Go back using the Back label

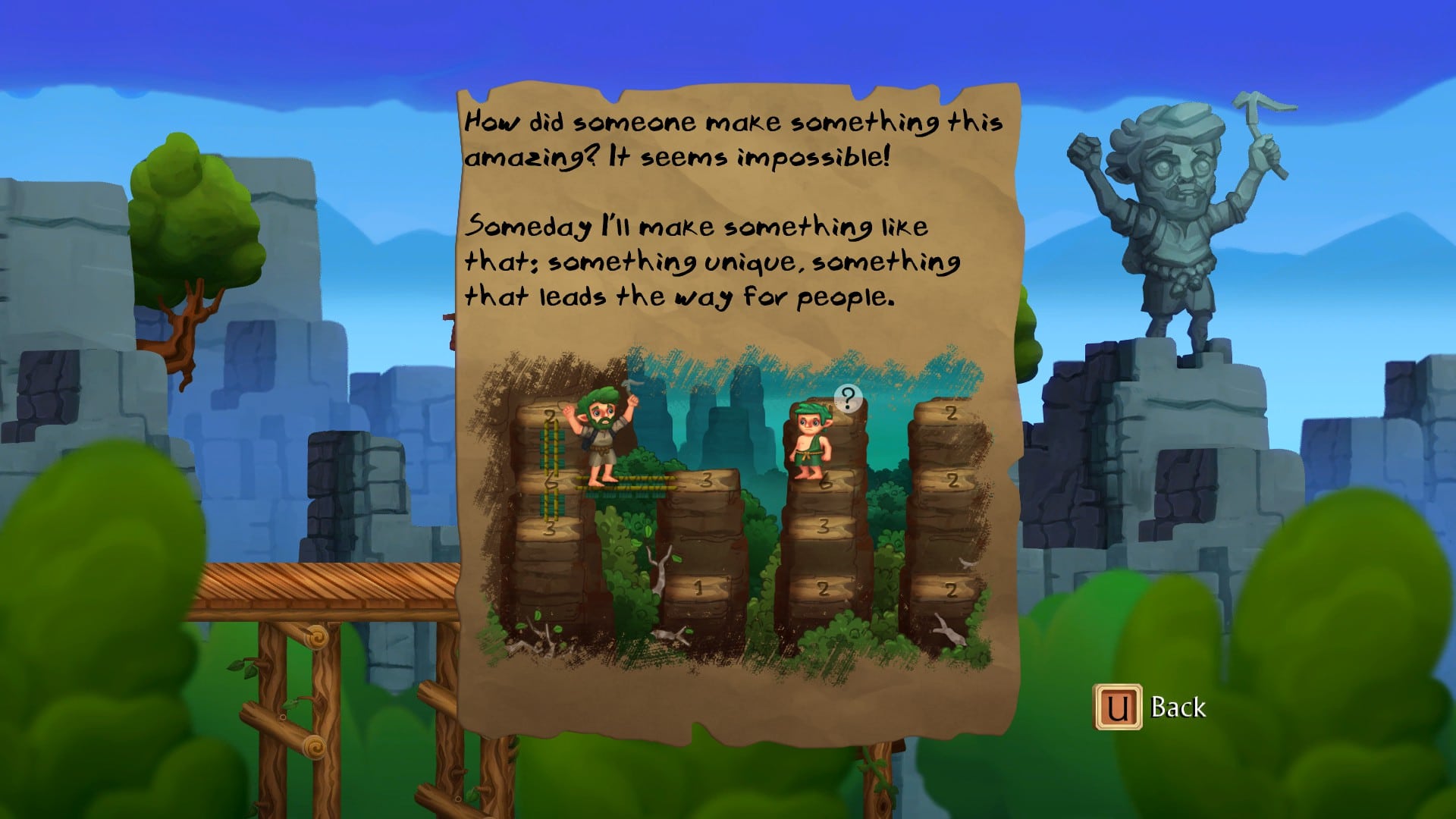click(x=1178, y=708)
